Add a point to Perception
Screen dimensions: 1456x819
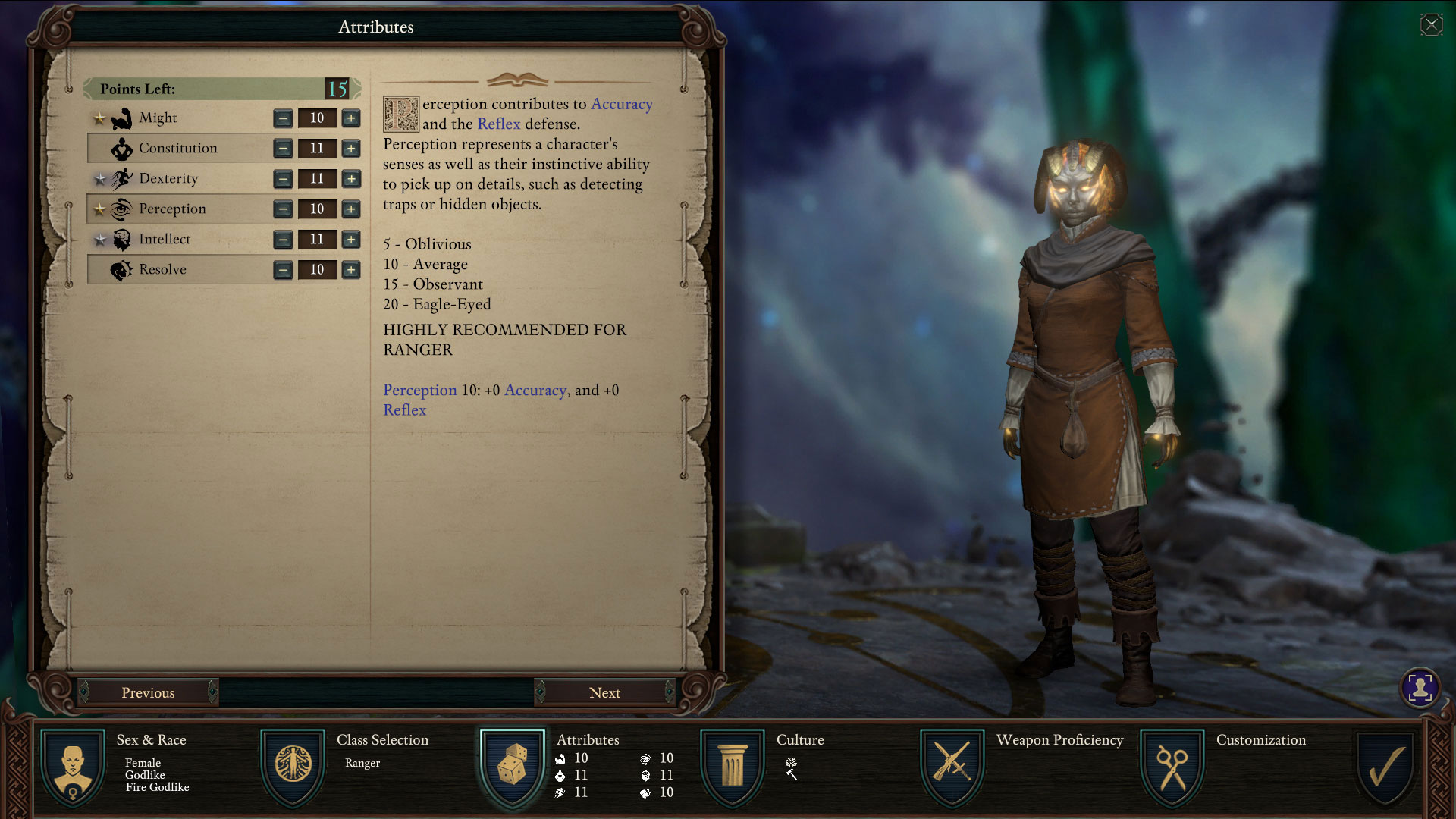pyautogui.click(x=350, y=209)
